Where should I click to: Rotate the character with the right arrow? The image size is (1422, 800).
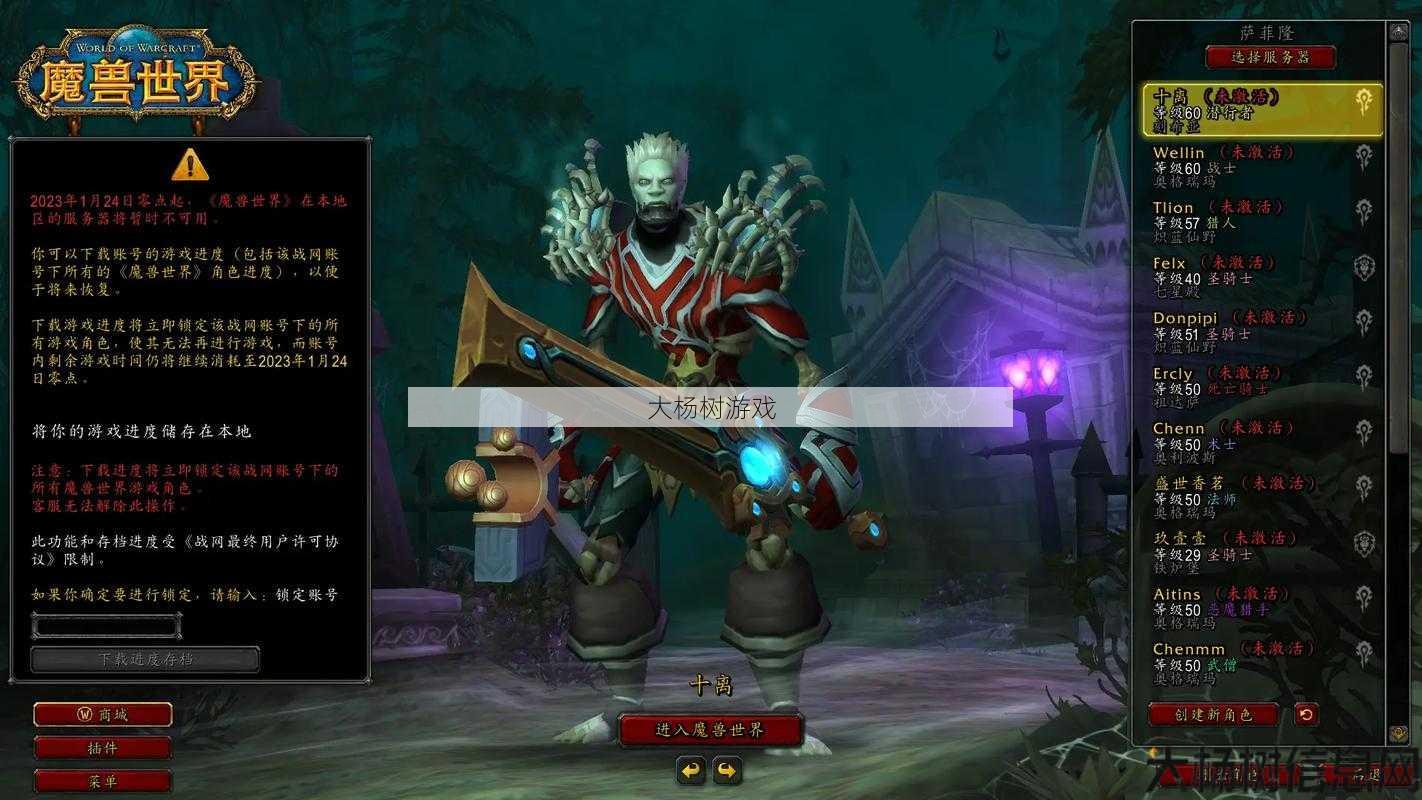tap(727, 770)
